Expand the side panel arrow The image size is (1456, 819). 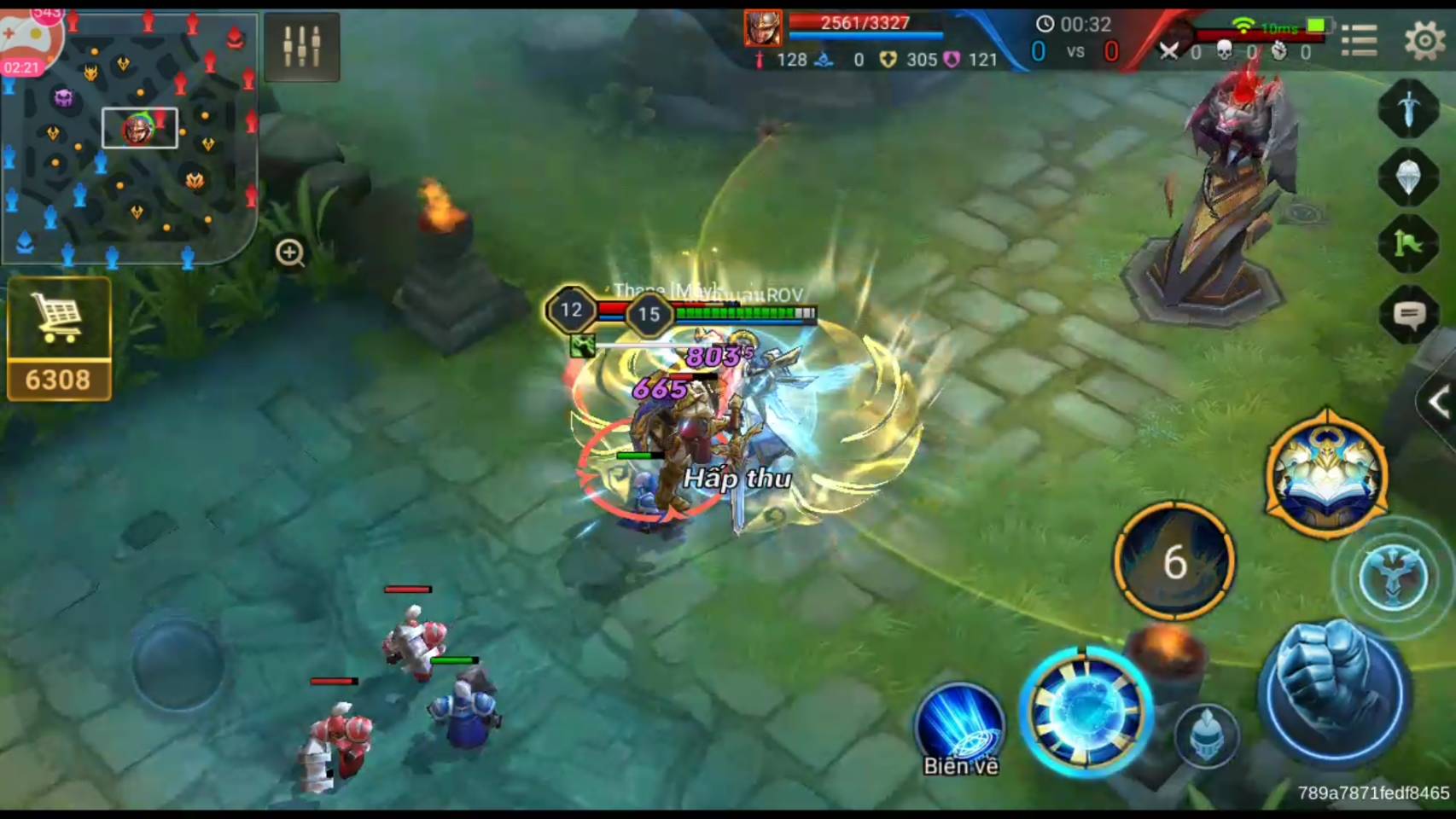click(1438, 402)
